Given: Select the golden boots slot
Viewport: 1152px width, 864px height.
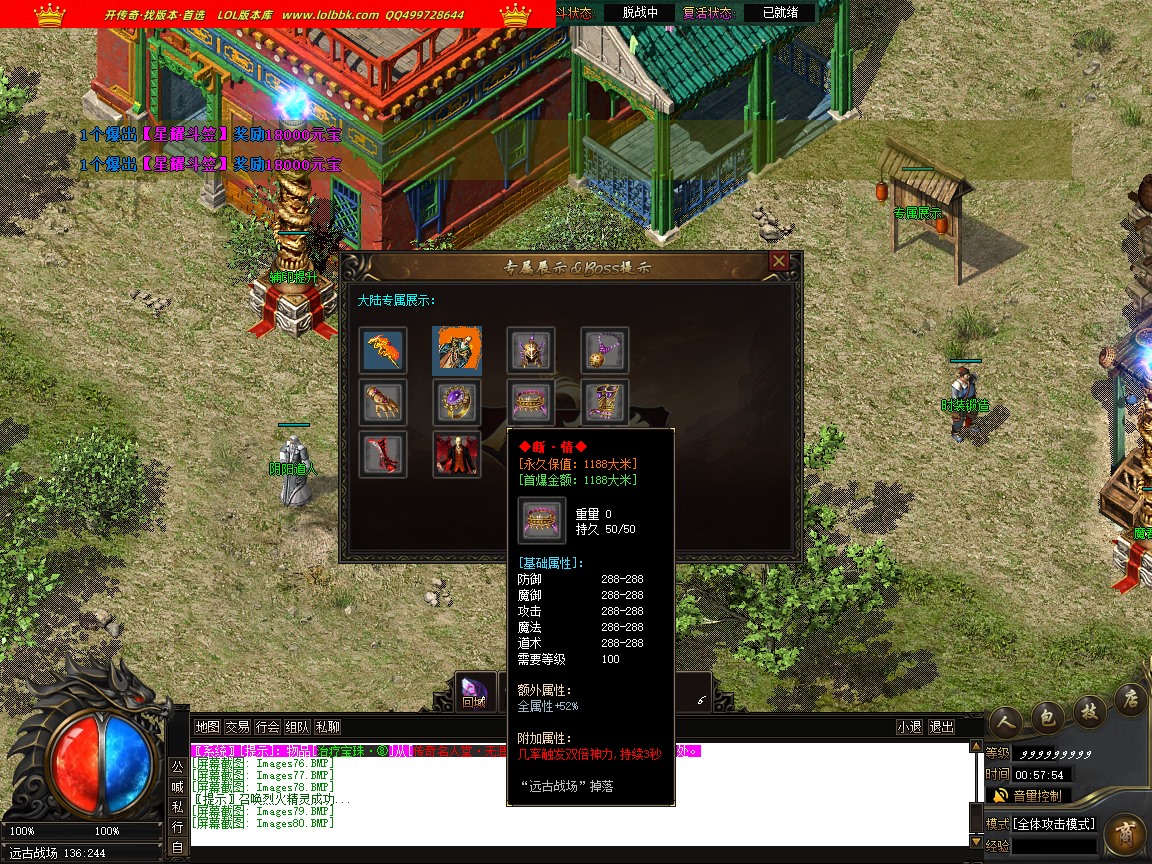Looking at the screenshot, I should (x=605, y=403).
